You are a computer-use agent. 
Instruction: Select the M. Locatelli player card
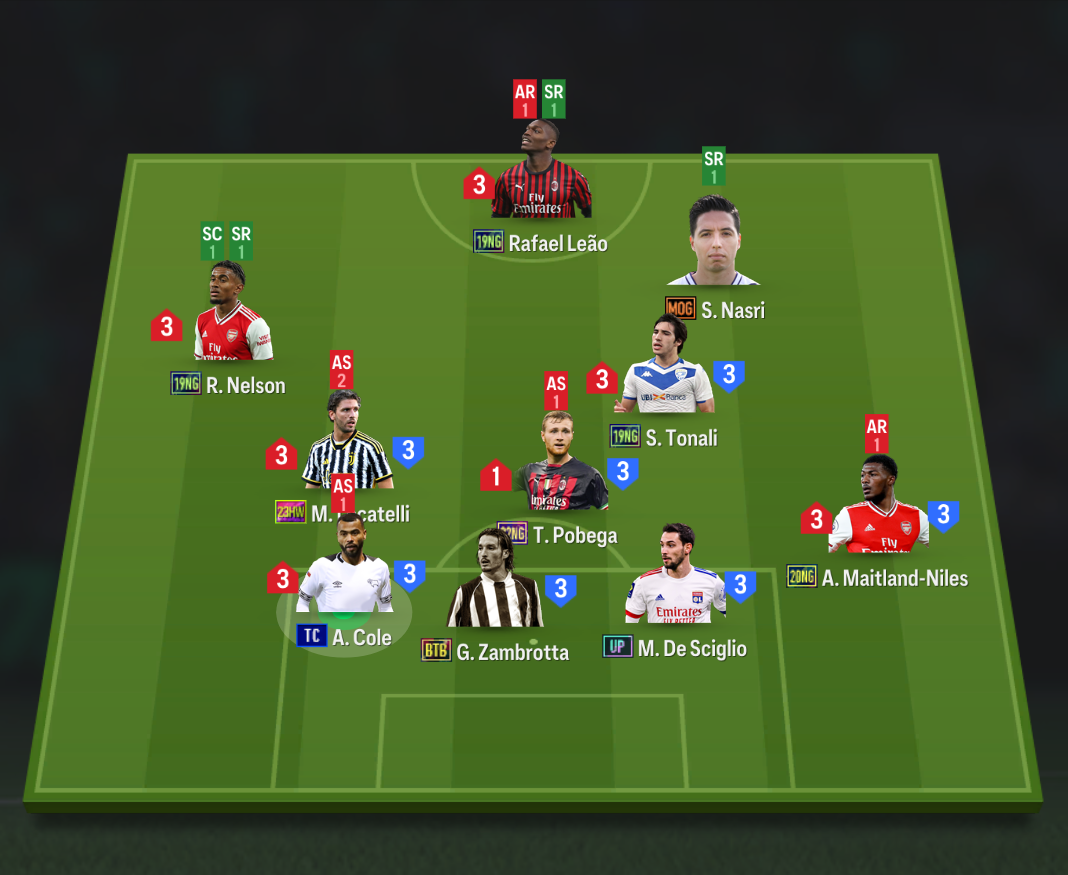(347, 447)
